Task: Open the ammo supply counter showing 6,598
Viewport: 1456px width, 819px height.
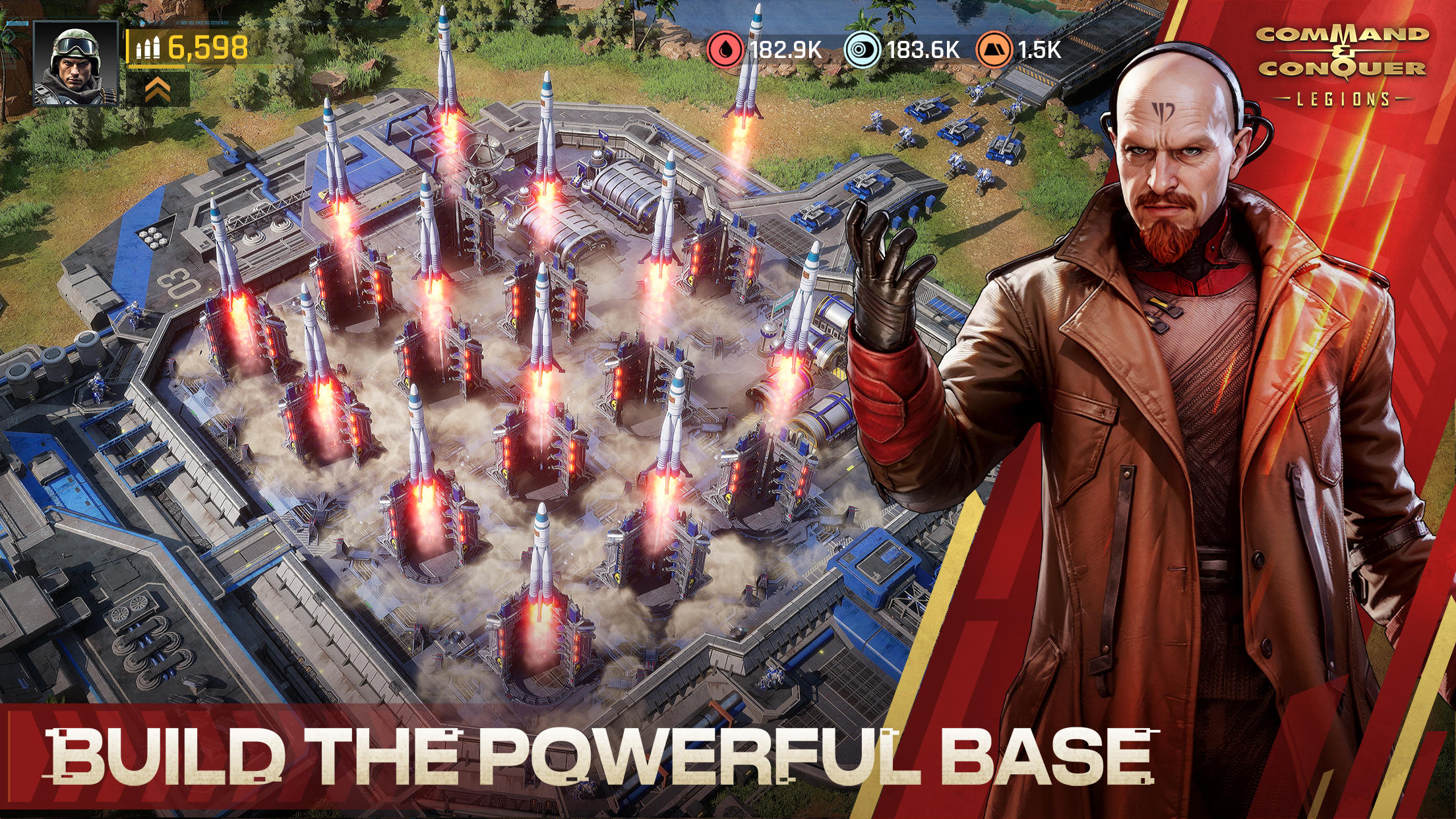Action: pyautogui.click(x=190, y=48)
